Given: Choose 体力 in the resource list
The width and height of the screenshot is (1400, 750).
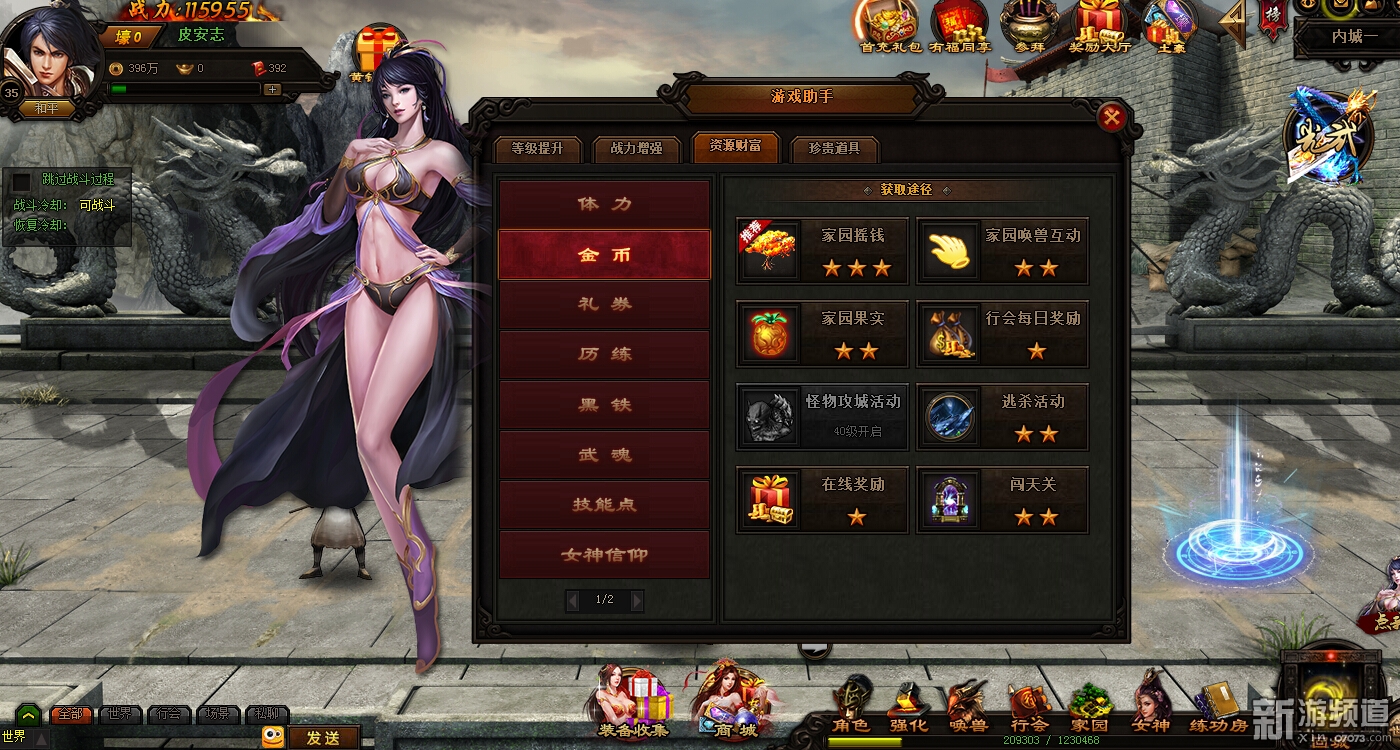Looking at the screenshot, I should (x=605, y=204).
